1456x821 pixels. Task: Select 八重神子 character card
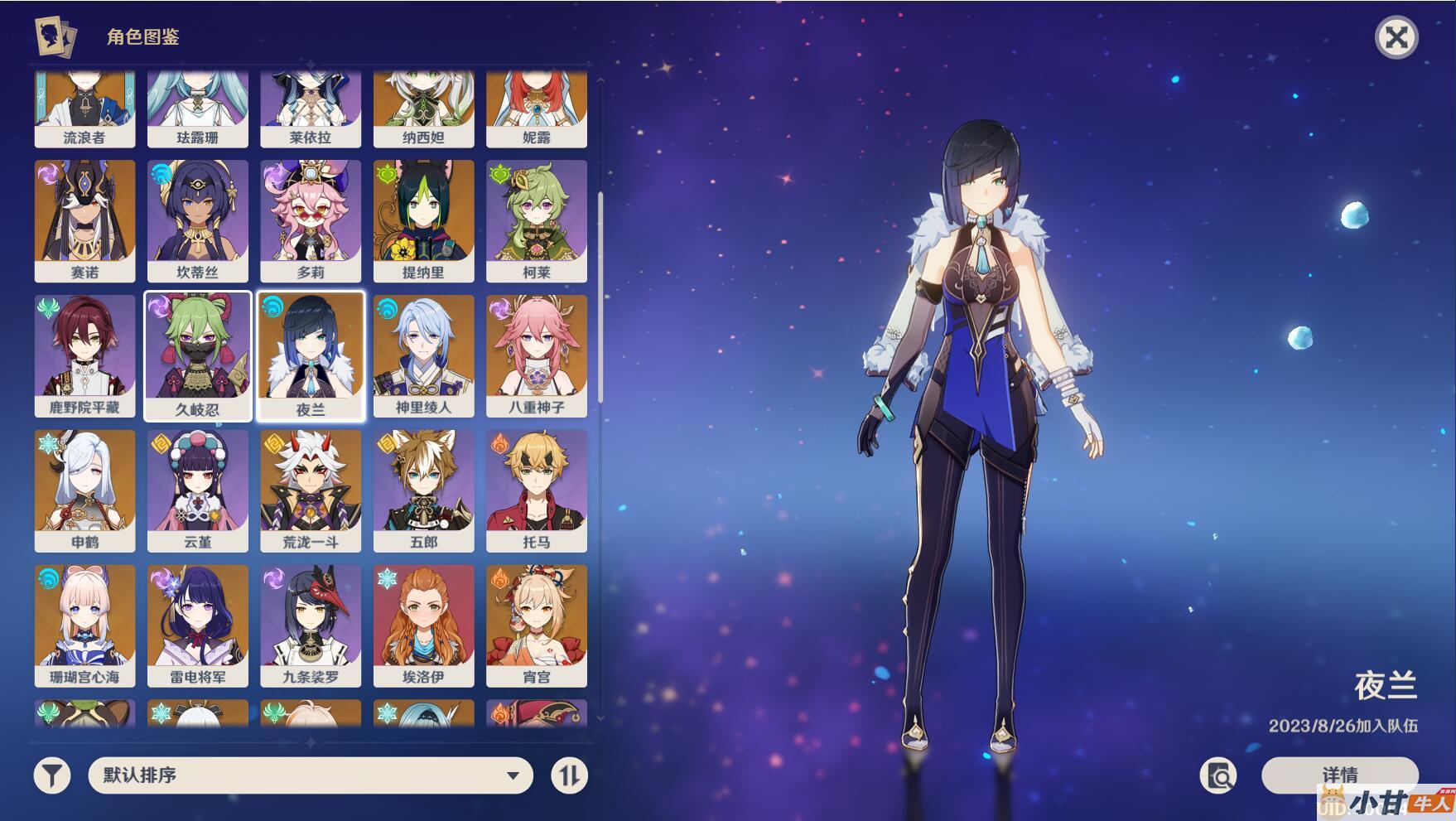(537, 356)
